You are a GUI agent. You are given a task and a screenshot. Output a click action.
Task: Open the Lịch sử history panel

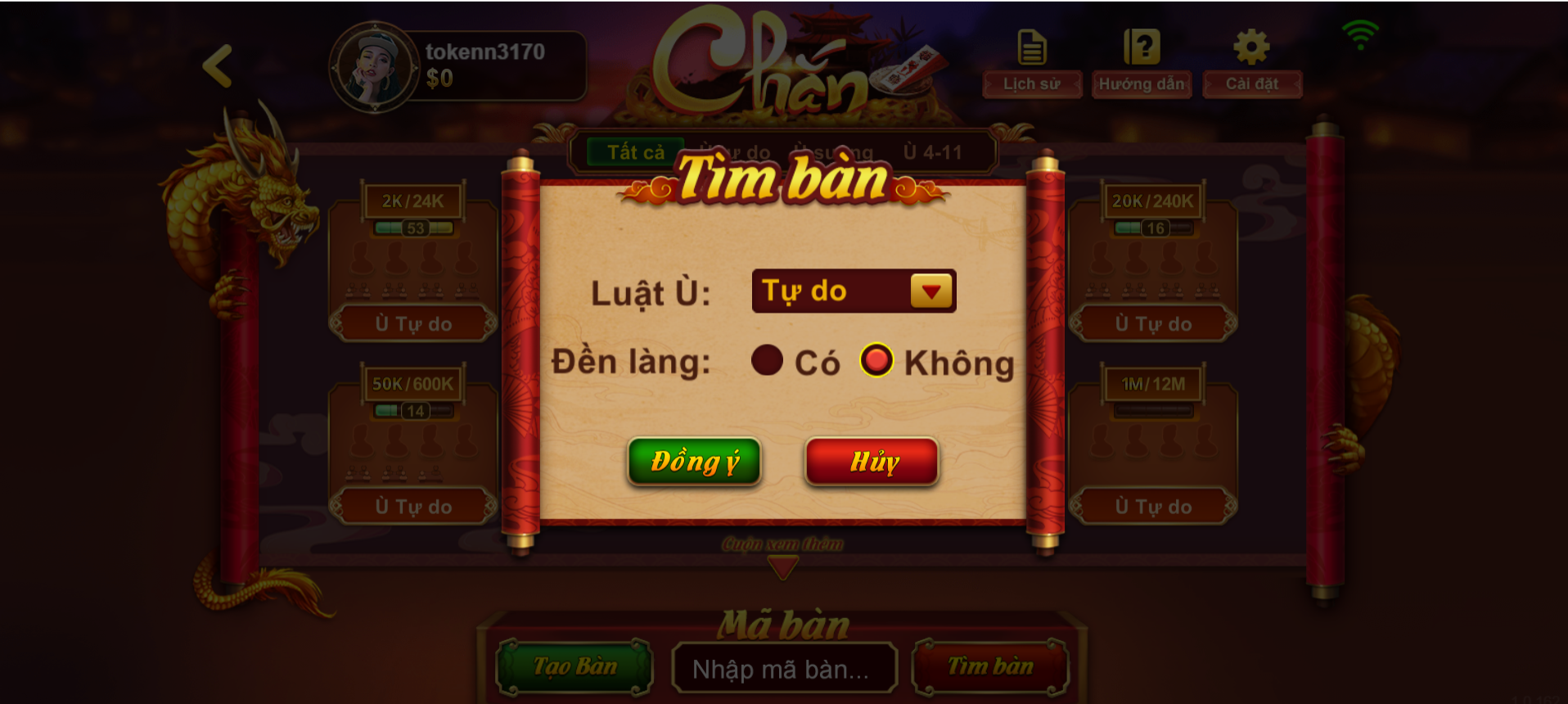pos(1030,83)
